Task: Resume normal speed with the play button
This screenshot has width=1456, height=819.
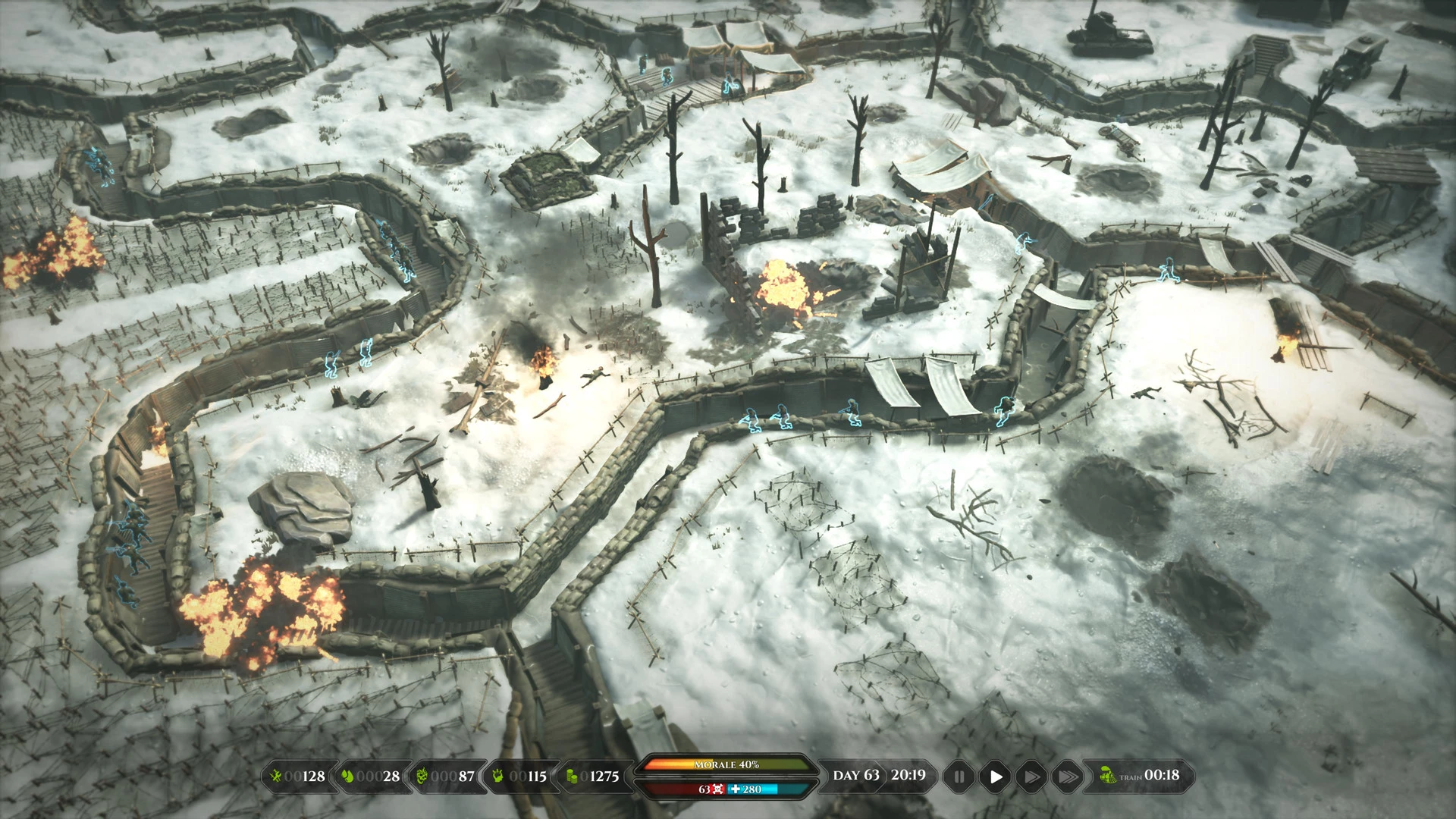Action: pos(996,777)
